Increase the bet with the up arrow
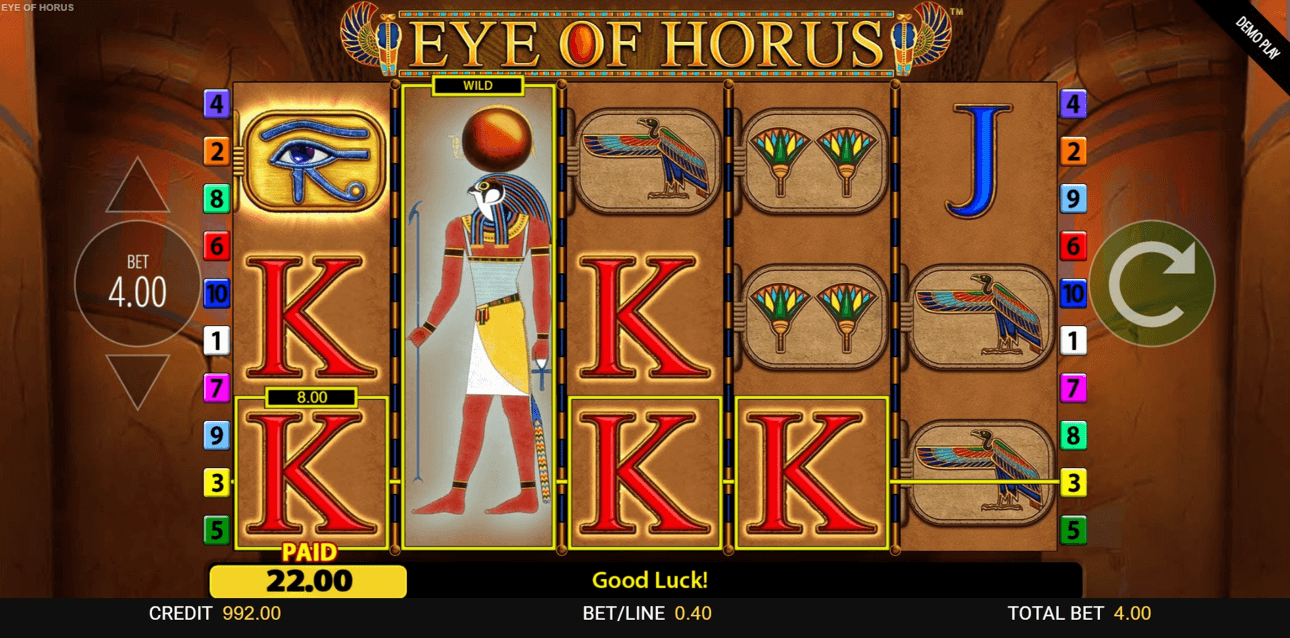The height and width of the screenshot is (638, 1290). 137,189
